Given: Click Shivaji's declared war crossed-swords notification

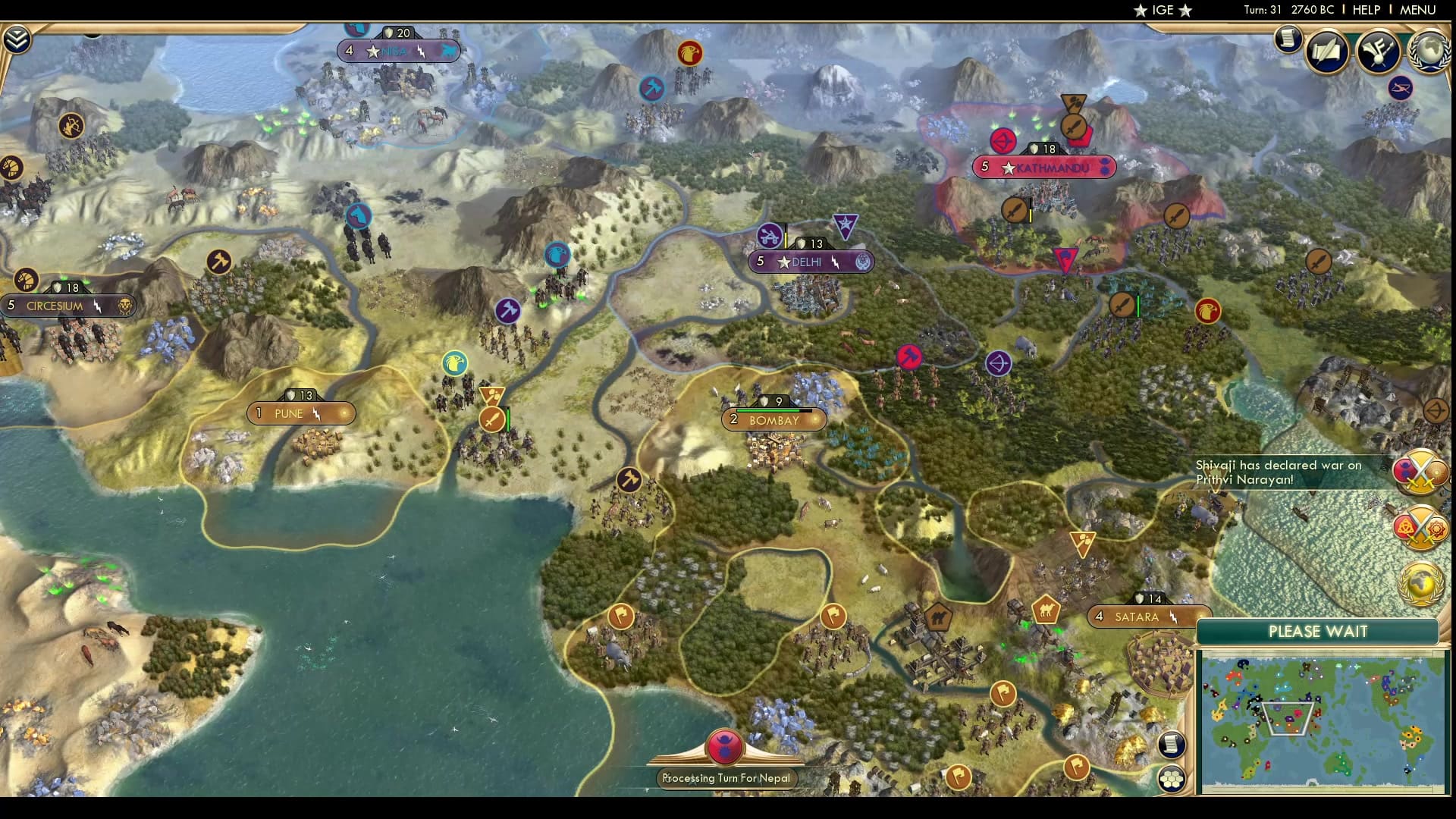Looking at the screenshot, I should click(1423, 473).
